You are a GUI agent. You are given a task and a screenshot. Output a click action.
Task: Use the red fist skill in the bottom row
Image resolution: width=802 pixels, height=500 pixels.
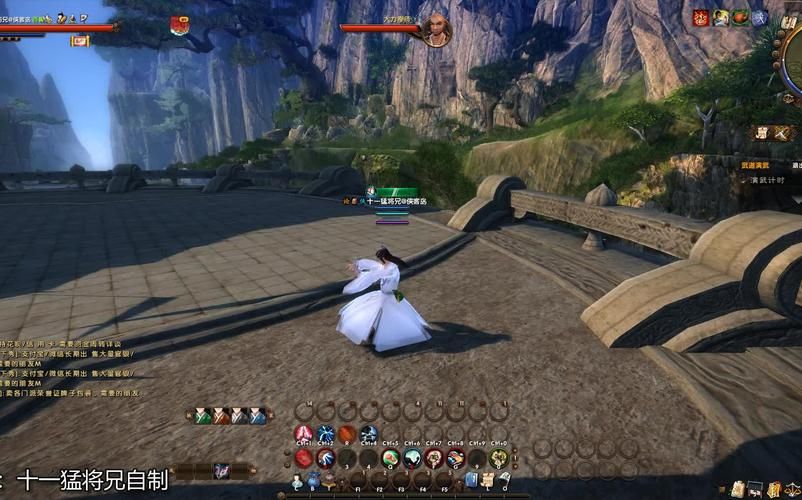[x=304, y=458]
